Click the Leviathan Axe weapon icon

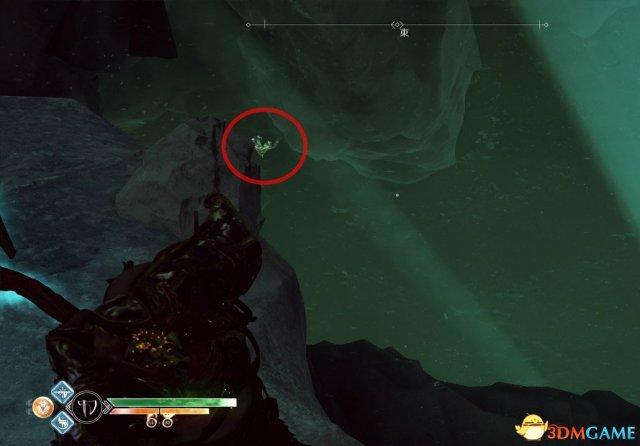click(85, 408)
